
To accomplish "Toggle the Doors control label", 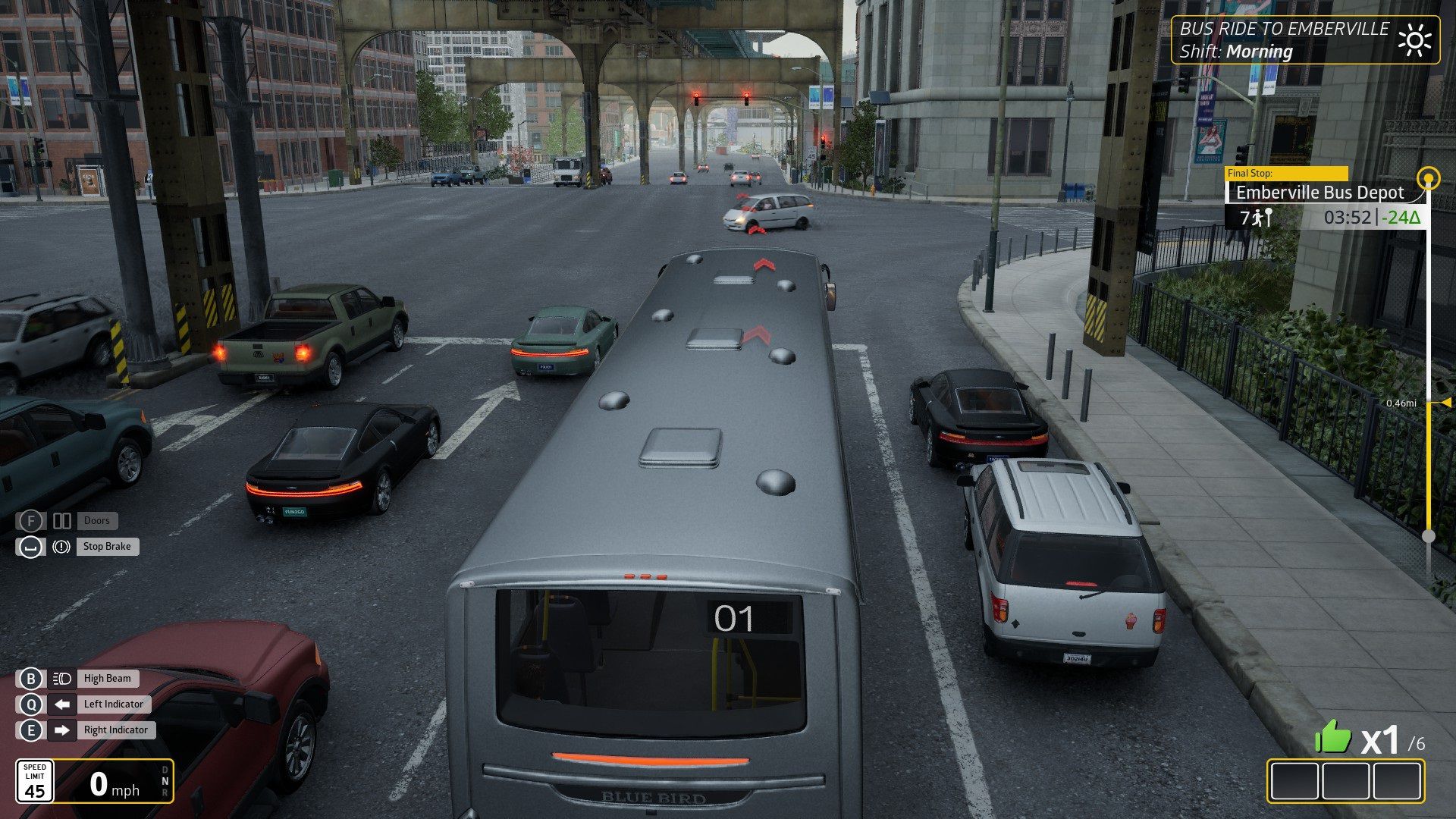I will [96, 521].
